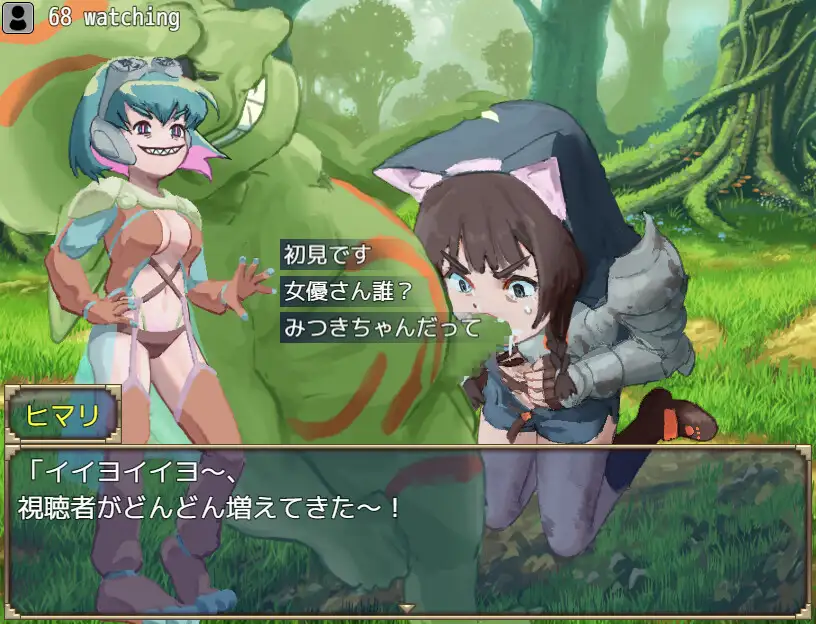Click the dialogue continue arrow
Image resolution: width=816 pixels, height=624 pixels.
coord(407,608)
